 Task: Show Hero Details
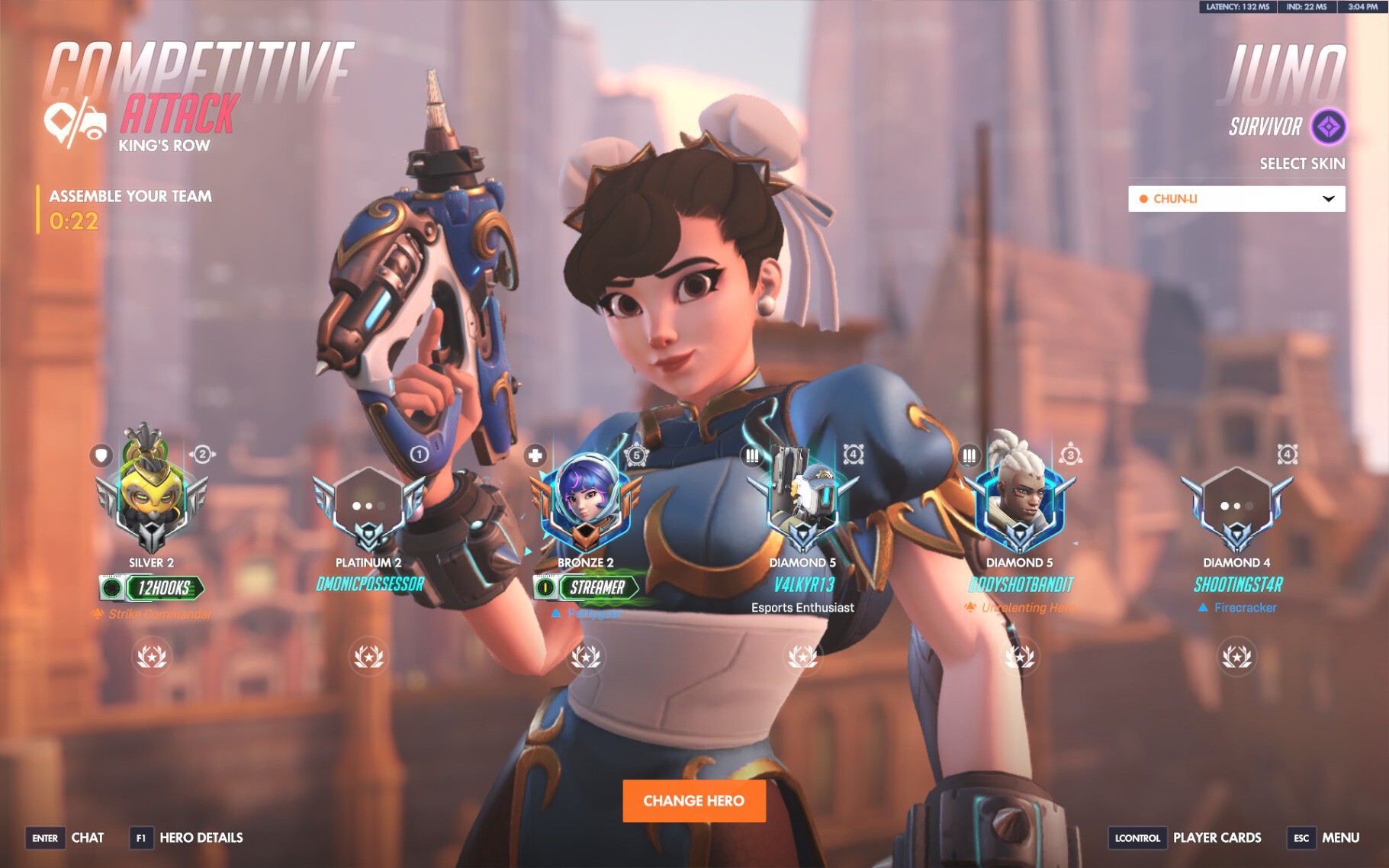(201, 837)
